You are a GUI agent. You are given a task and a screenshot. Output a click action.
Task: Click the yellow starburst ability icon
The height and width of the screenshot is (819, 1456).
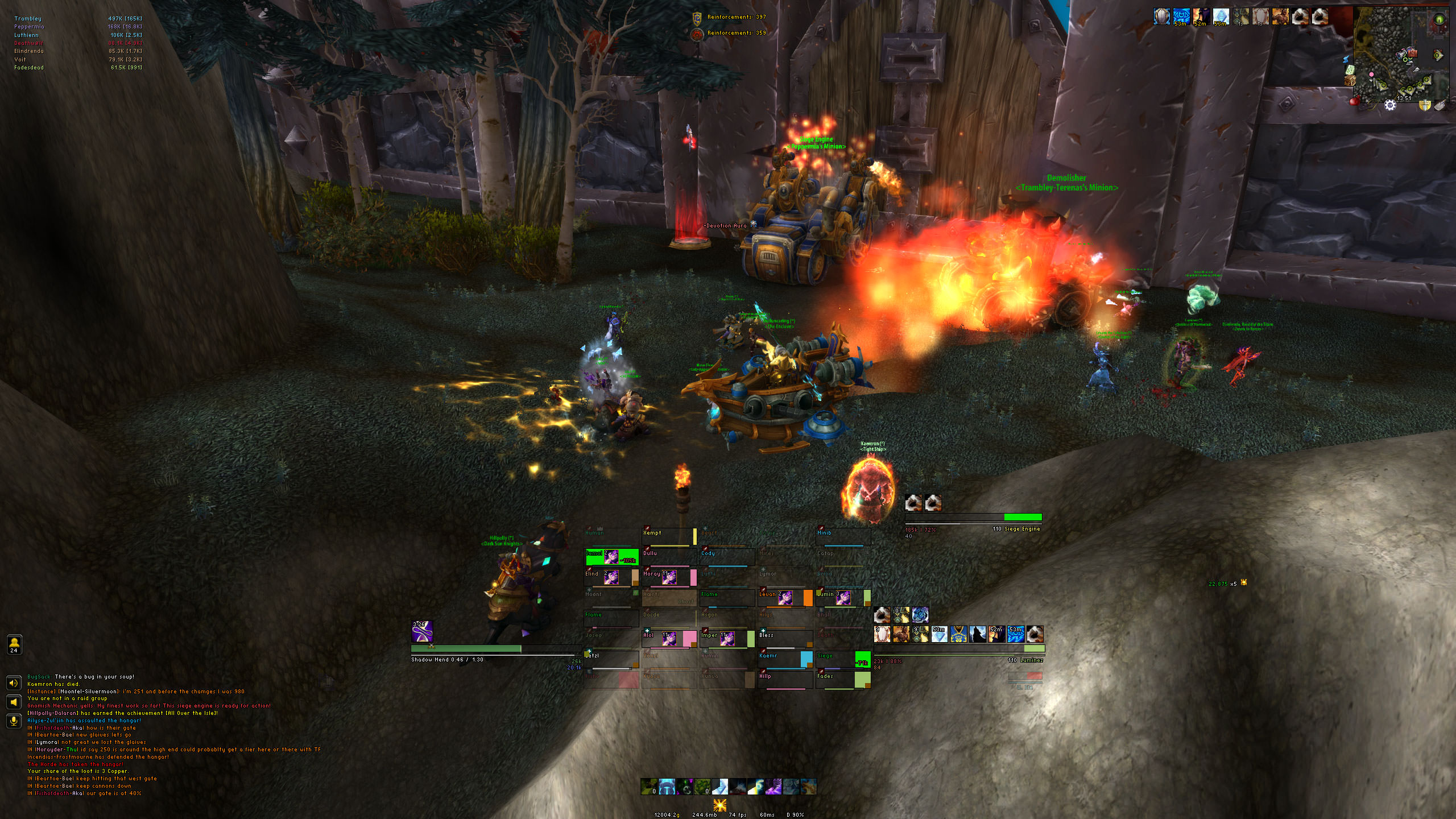(720, 805)
